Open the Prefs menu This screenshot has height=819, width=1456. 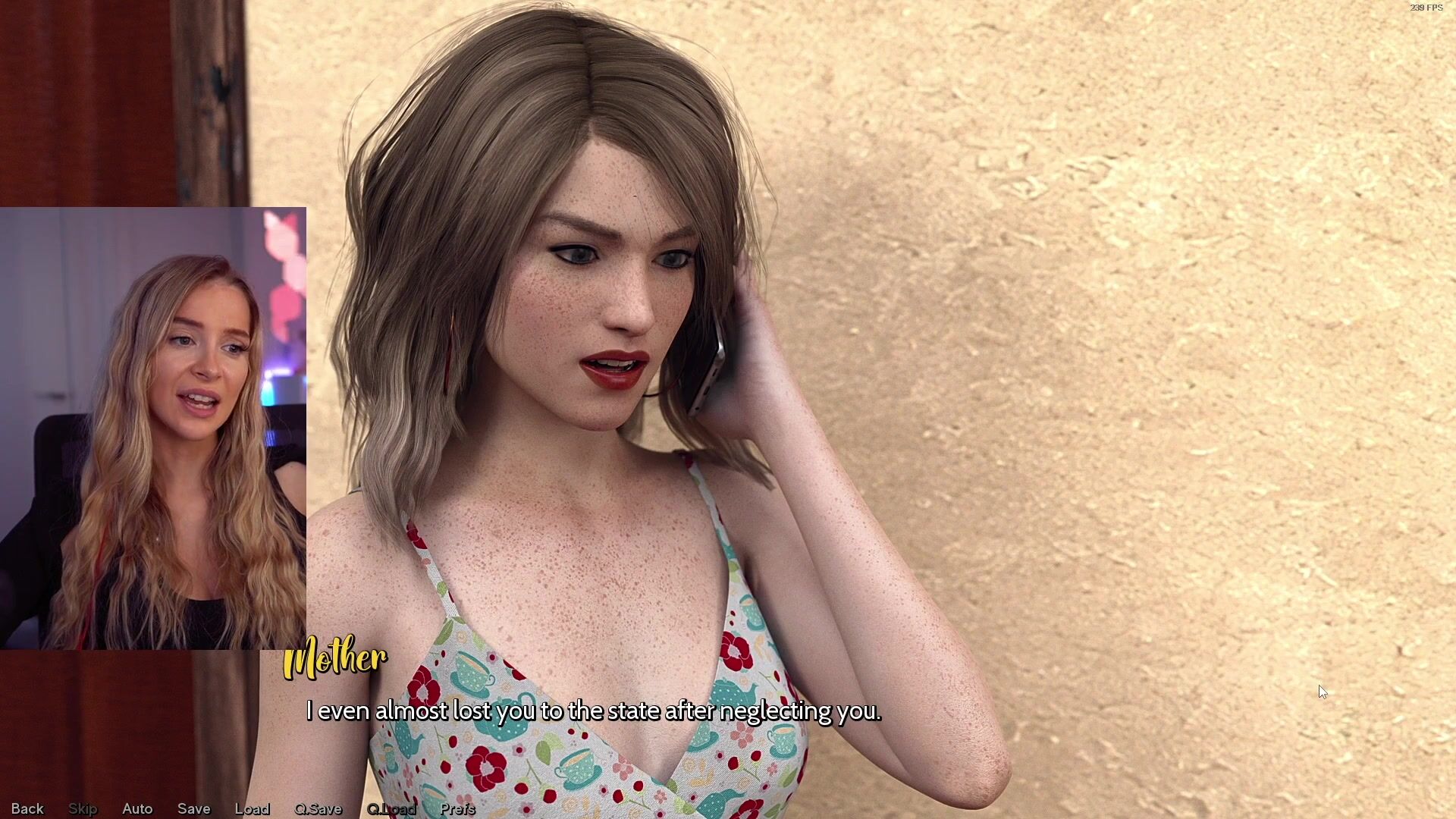pos(457,808)
